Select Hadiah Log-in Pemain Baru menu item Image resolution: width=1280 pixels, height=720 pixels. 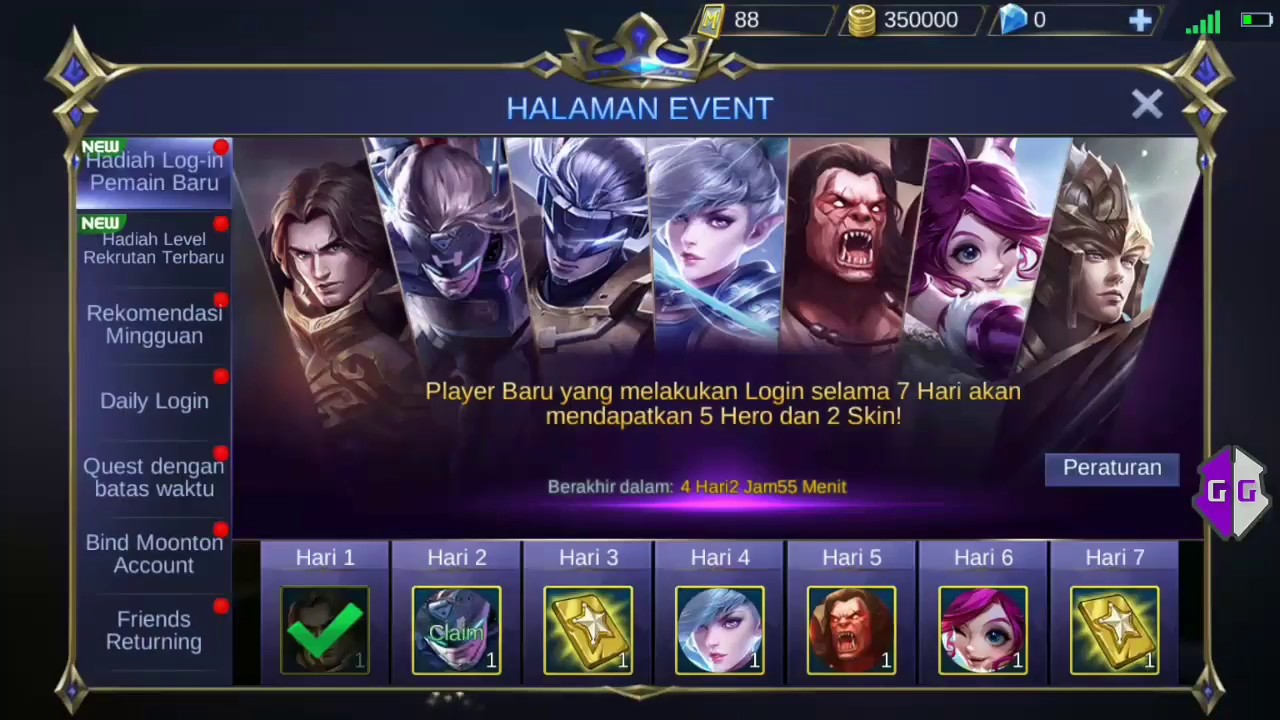[x=154, y=171]
